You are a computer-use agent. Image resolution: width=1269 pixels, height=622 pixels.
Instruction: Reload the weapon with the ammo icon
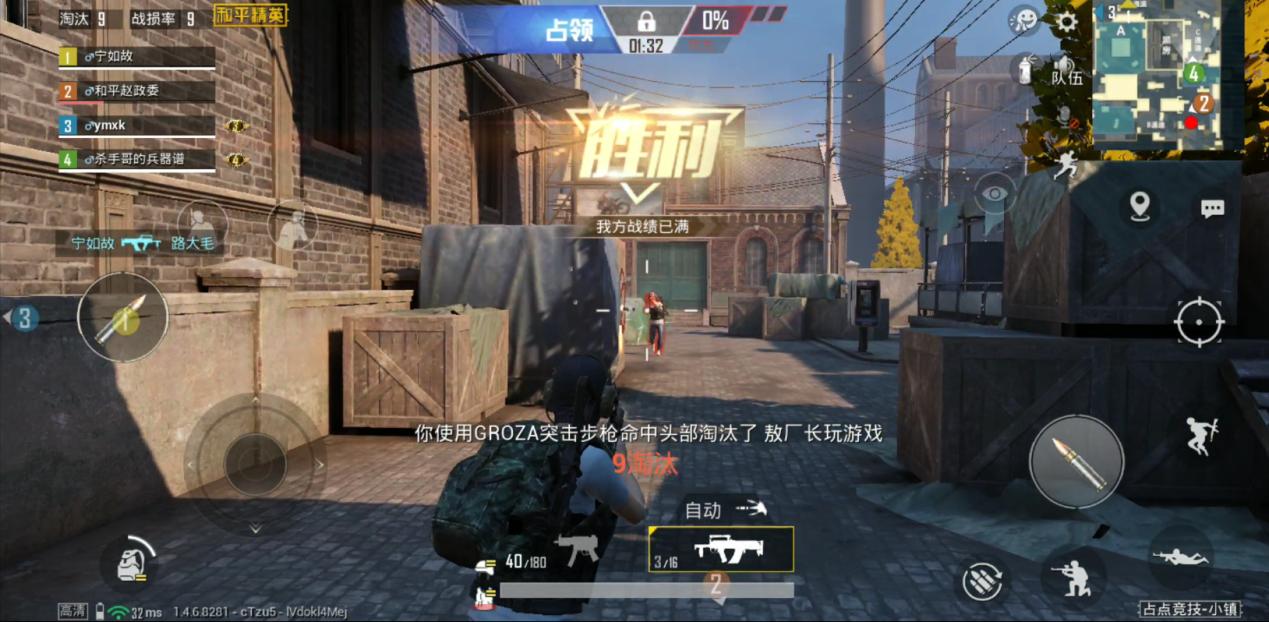[981, 581]
